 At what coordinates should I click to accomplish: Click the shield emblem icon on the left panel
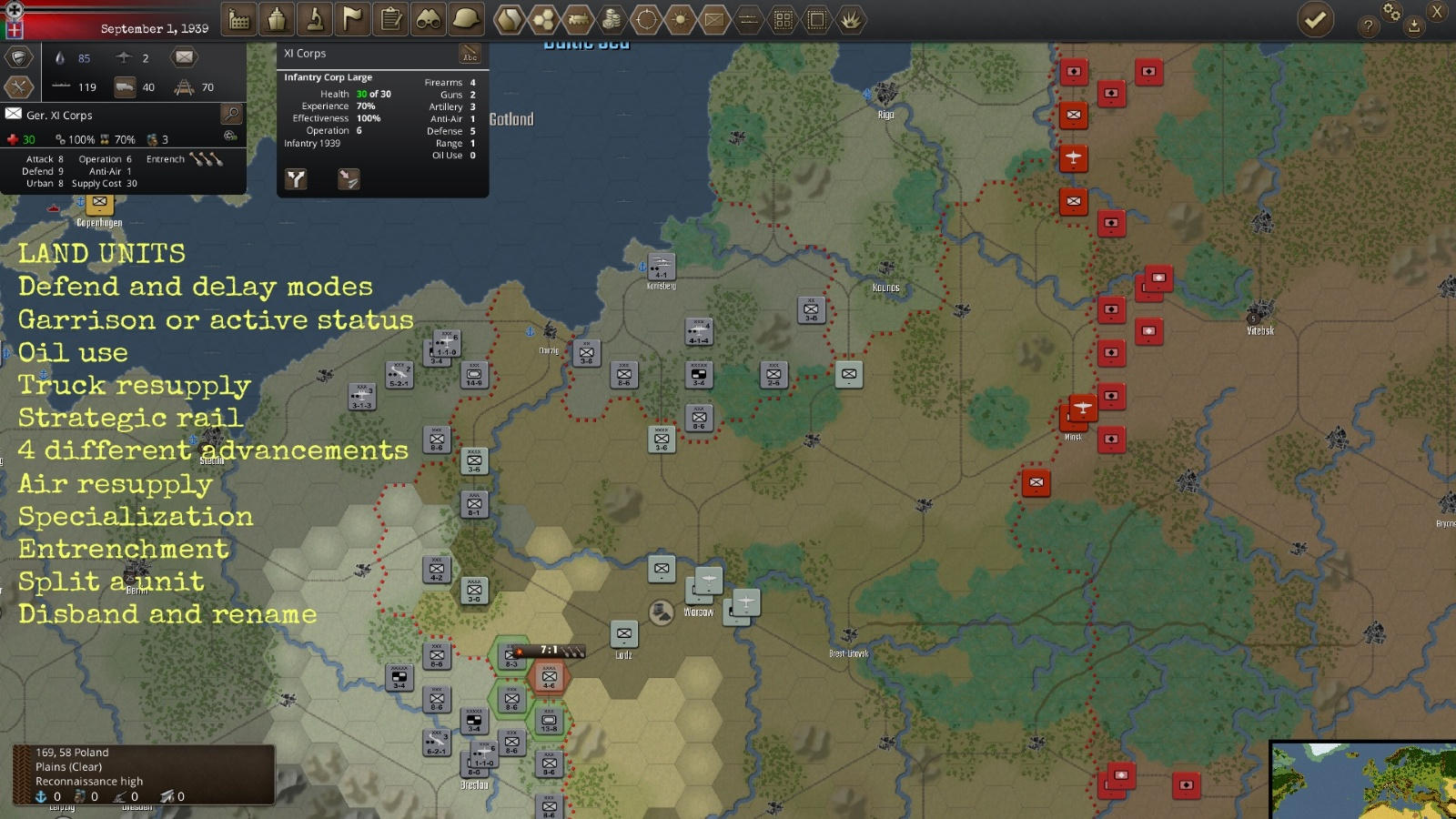18,56
